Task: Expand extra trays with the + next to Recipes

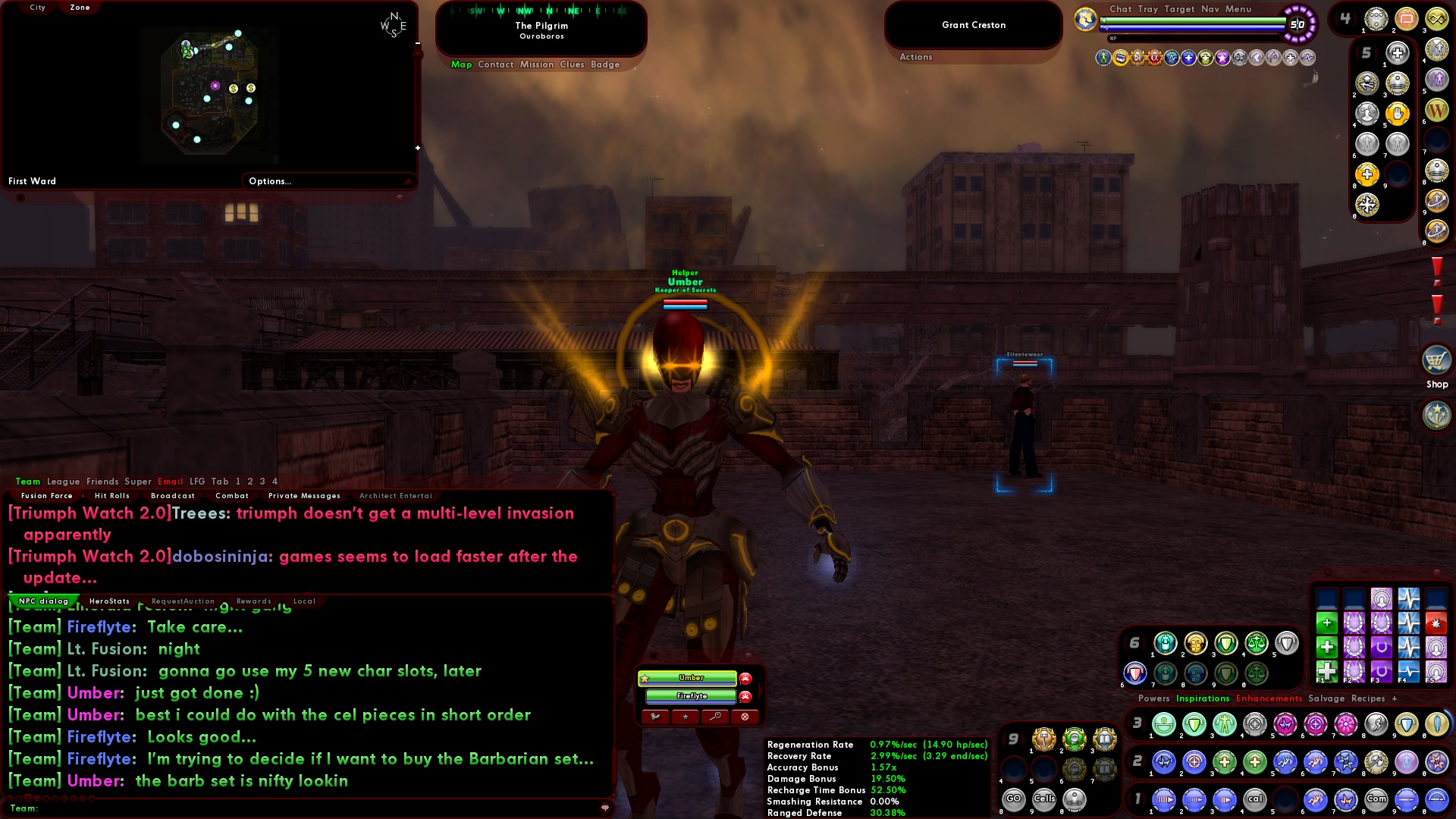Action: 1395,698
